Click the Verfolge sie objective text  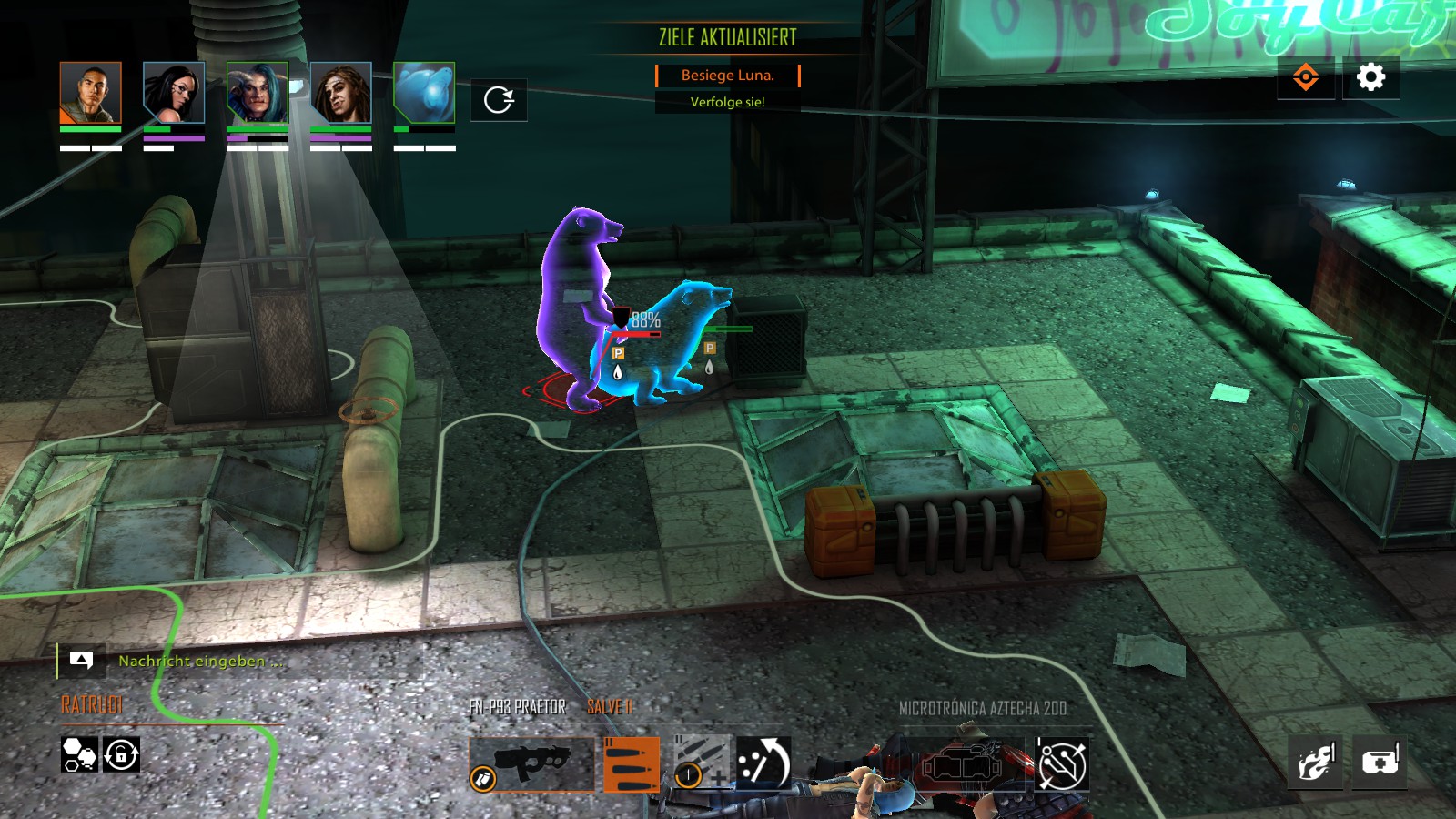click(726, 101)
